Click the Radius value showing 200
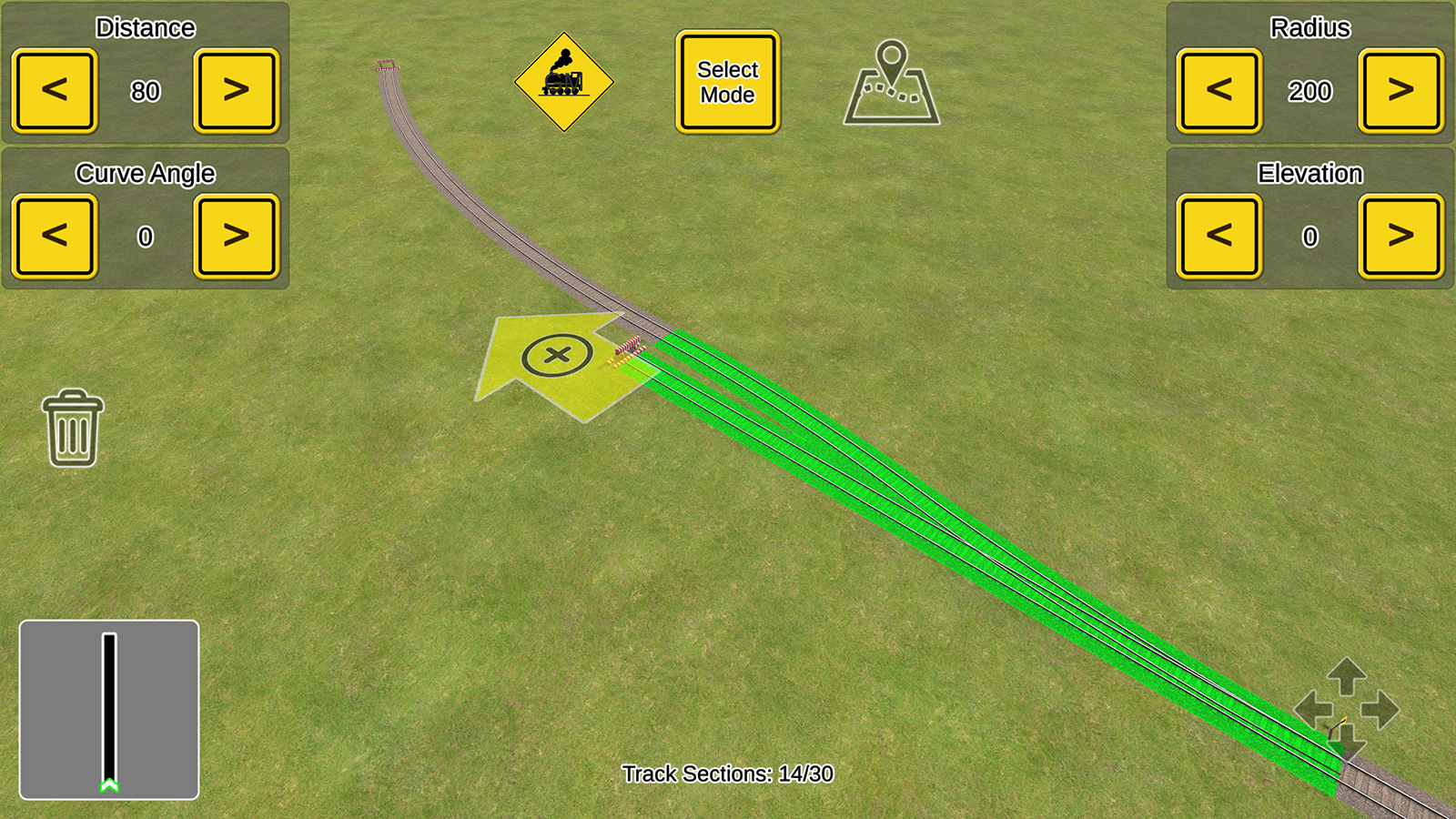 [x=1310, y=90]
